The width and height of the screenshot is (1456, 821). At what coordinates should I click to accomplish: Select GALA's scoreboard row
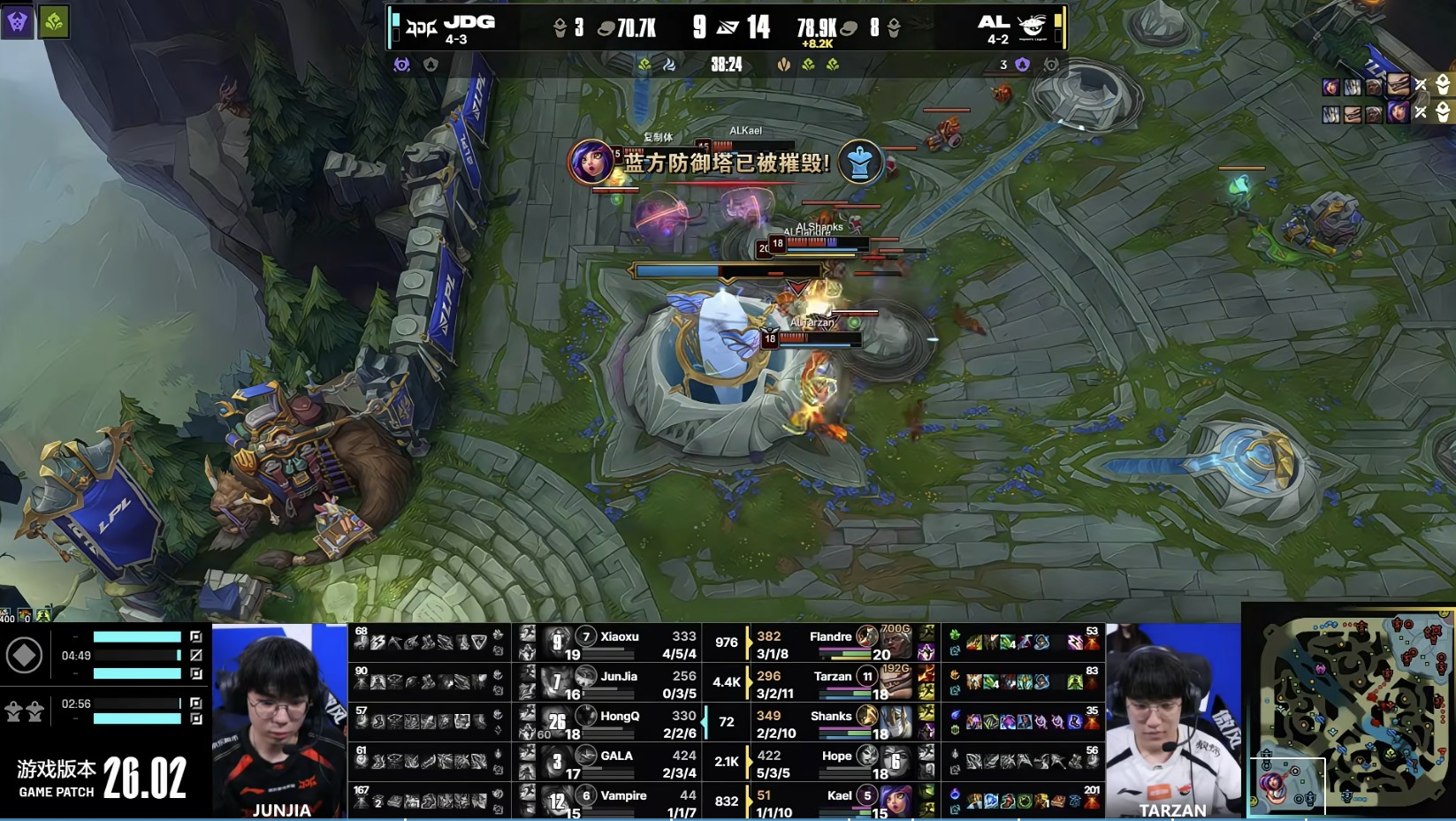619,763
